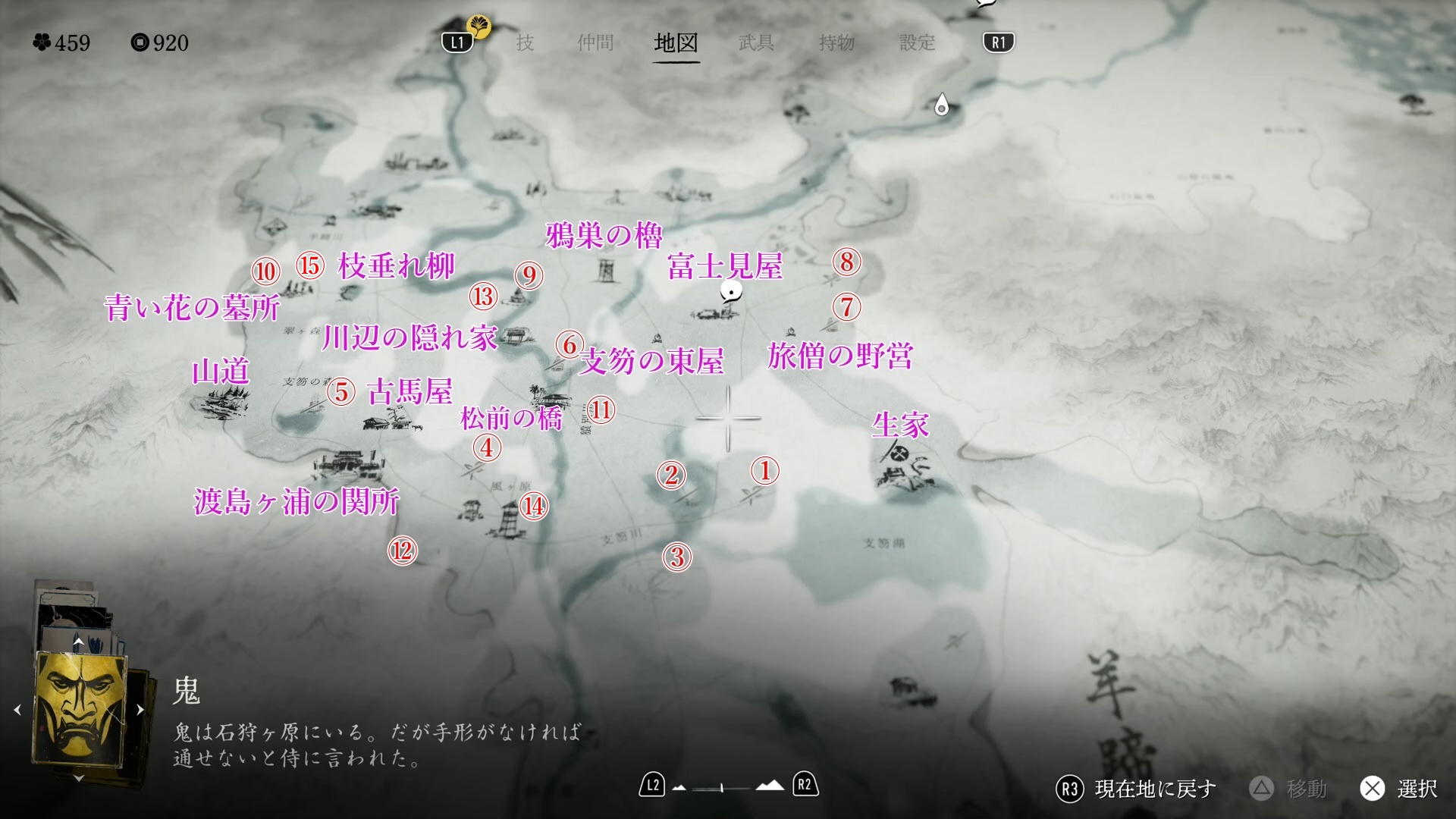Select the golden 鬼 mask card
The image size is (1456, 819).
79,709
